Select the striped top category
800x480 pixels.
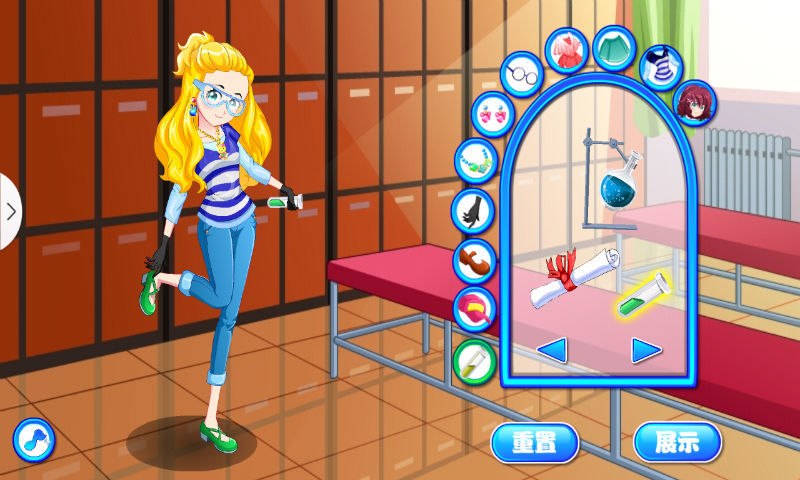(x=660, y=66)
